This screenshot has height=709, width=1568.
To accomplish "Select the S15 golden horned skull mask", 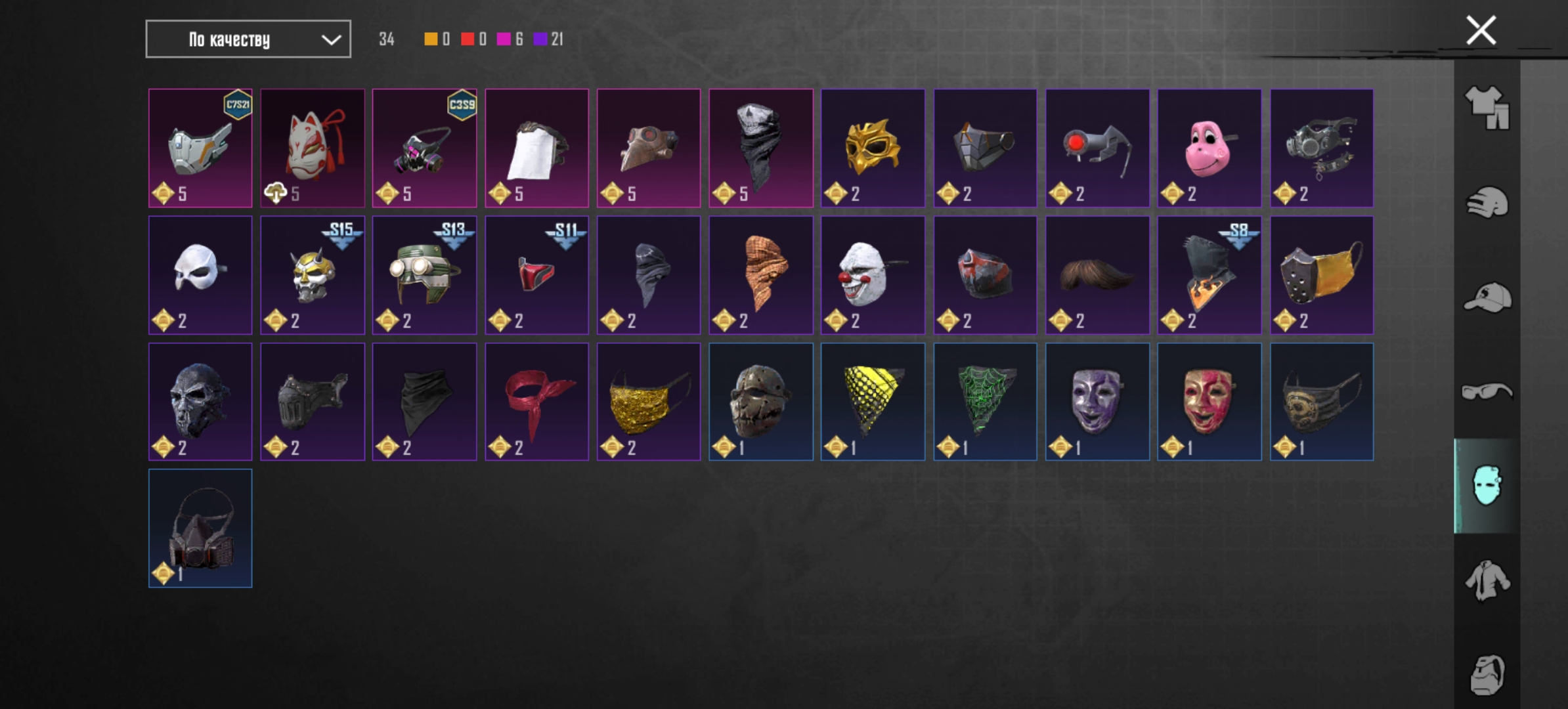I will coord(313,275).
